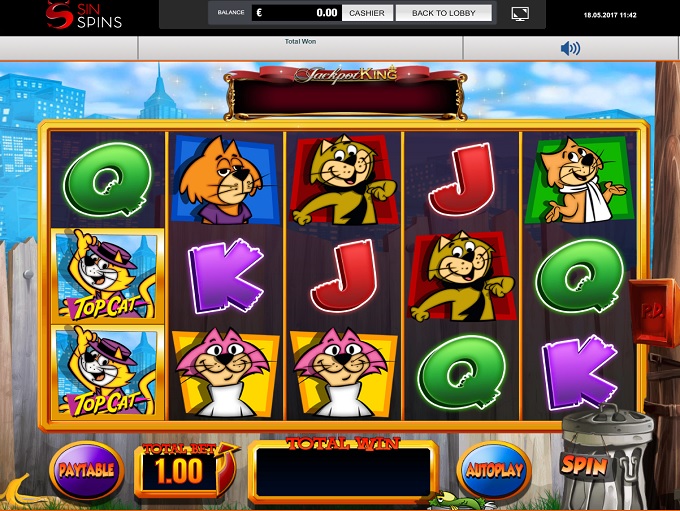Go Back to Lobby
The width and height of the screenshot is (680, 511).
tap(444, 13)
